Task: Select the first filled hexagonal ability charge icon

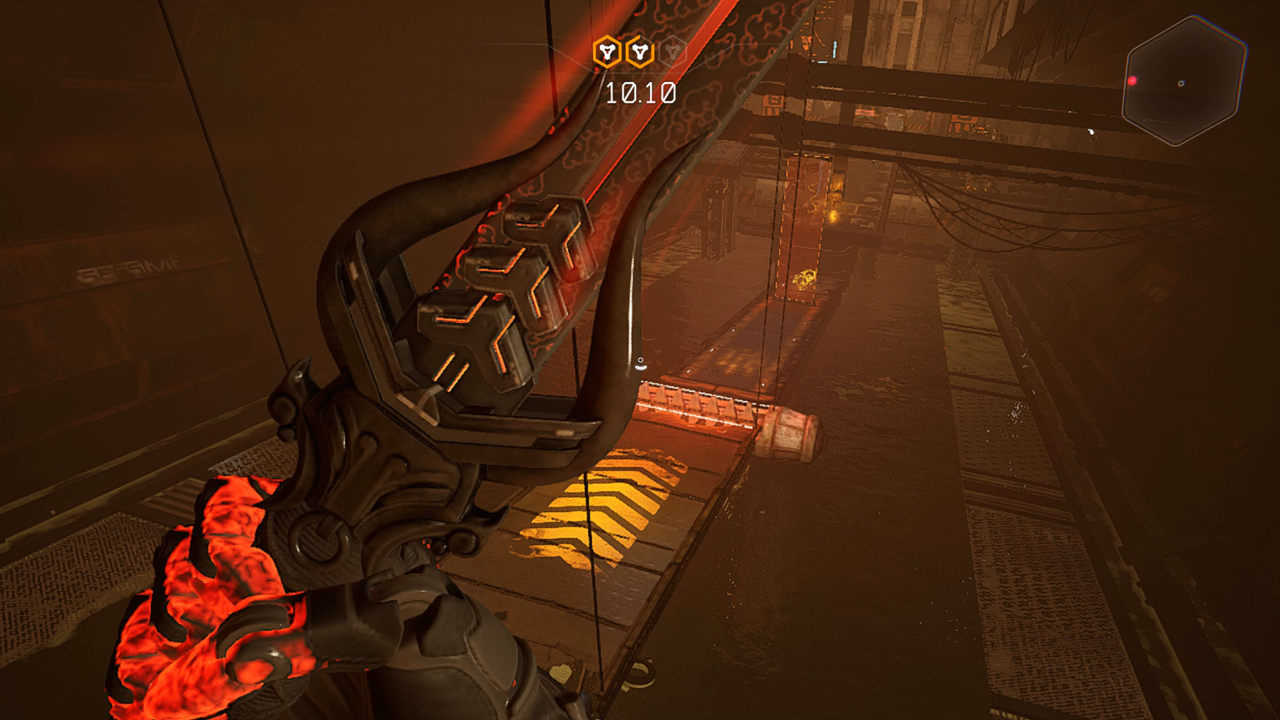Action: 605,51
